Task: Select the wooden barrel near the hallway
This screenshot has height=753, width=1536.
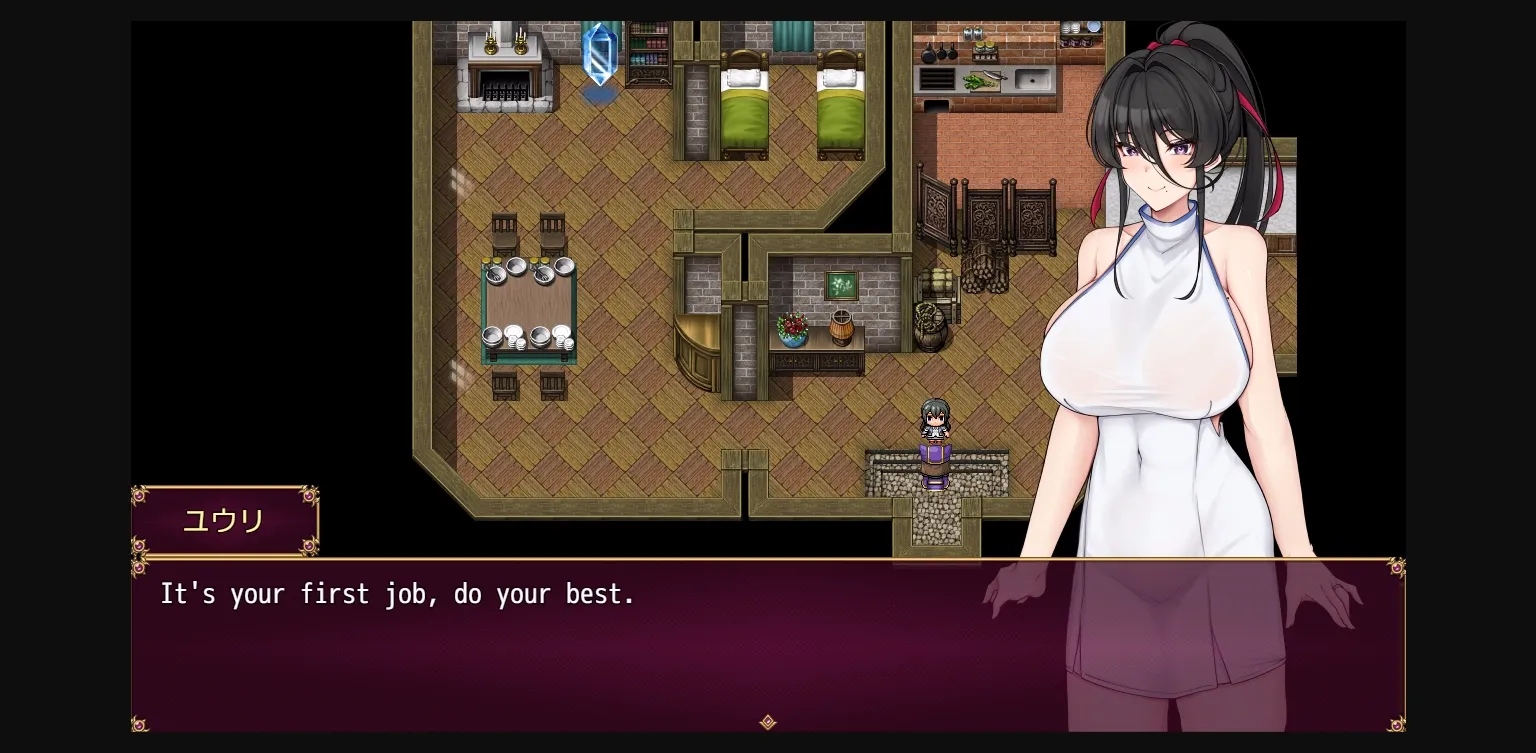Action: [929, 330]
